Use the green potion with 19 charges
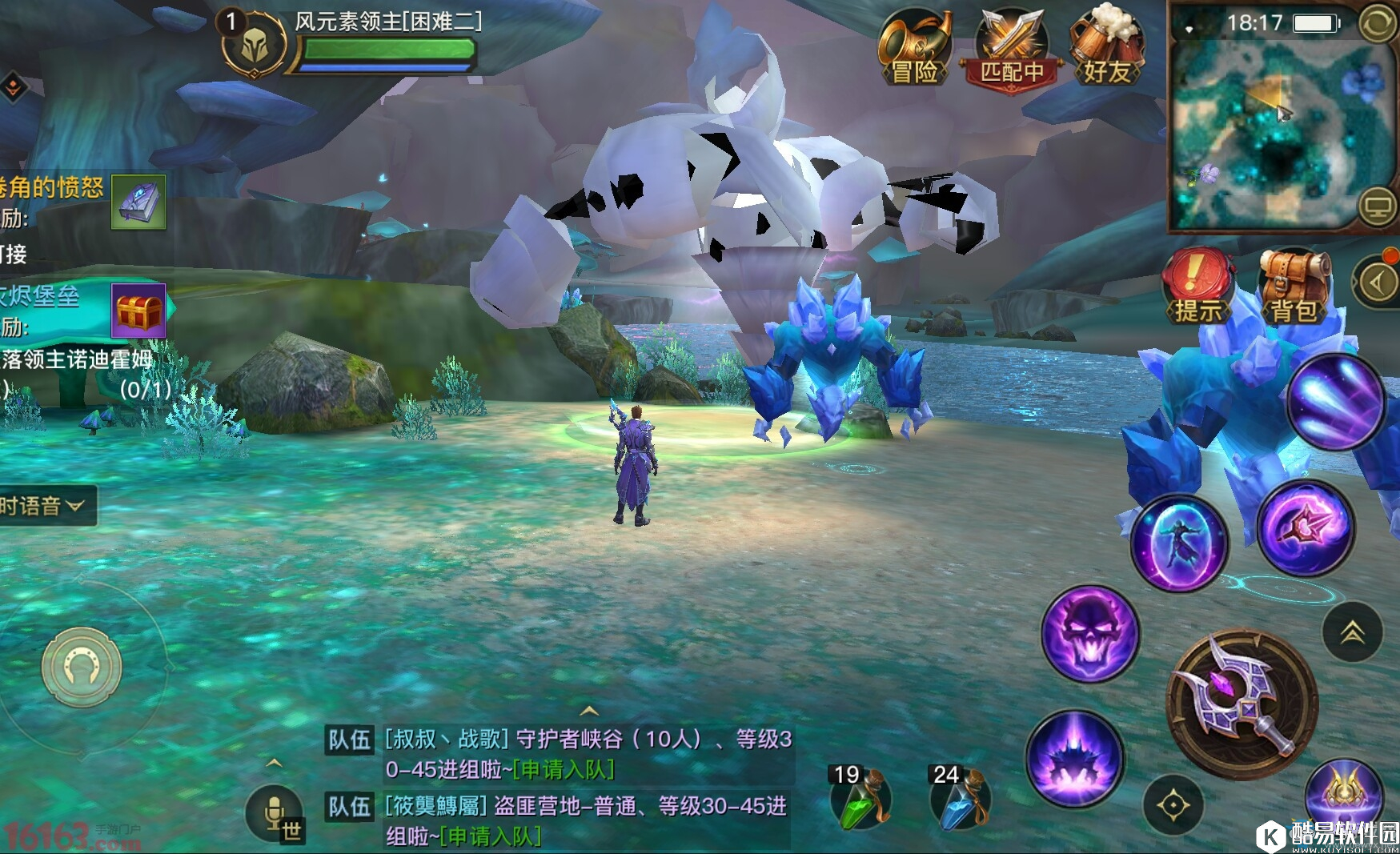The width and height of the screenshot is (1400, 854). [860, 800]
